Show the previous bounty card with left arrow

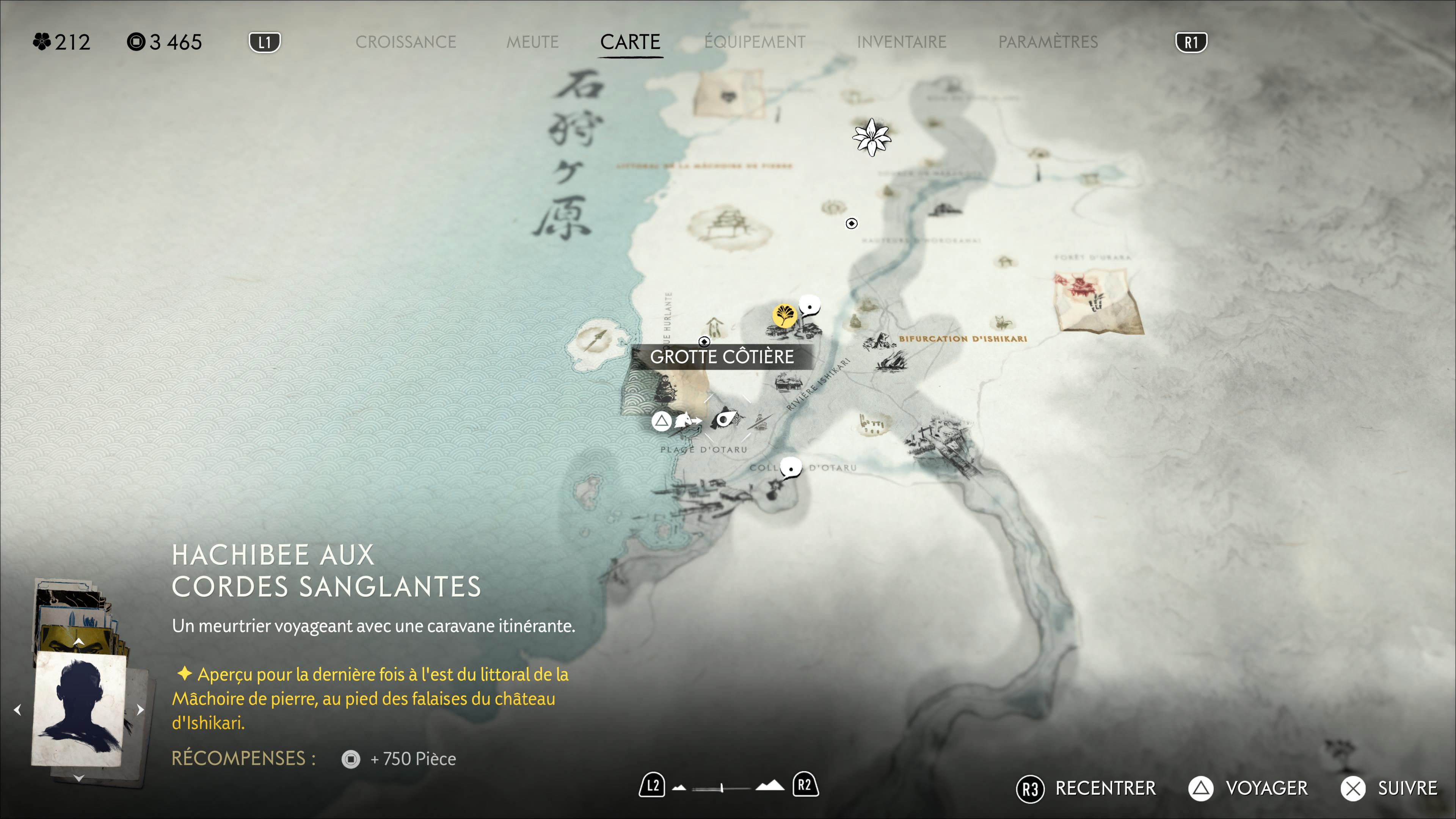point(17,709)
